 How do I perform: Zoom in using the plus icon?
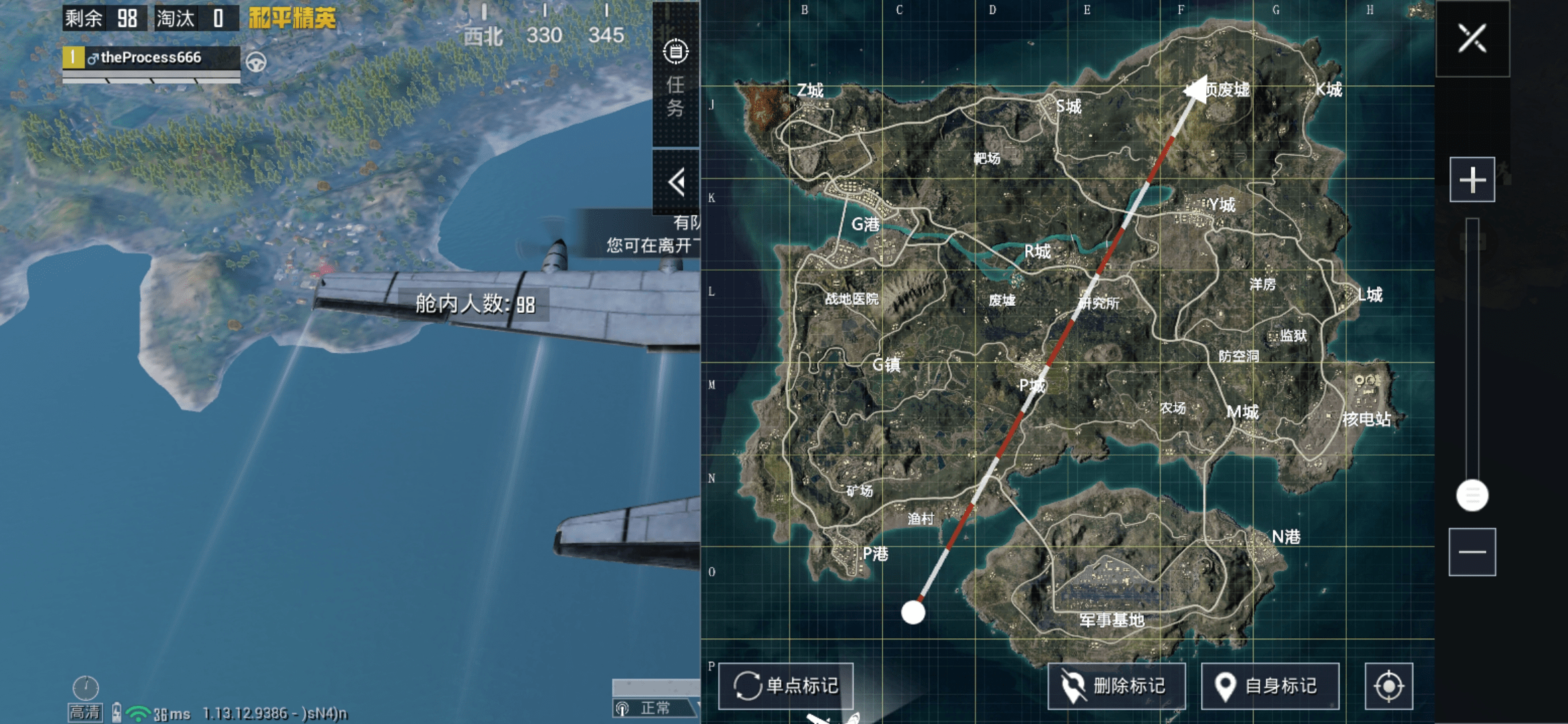tap(1472, 180)
